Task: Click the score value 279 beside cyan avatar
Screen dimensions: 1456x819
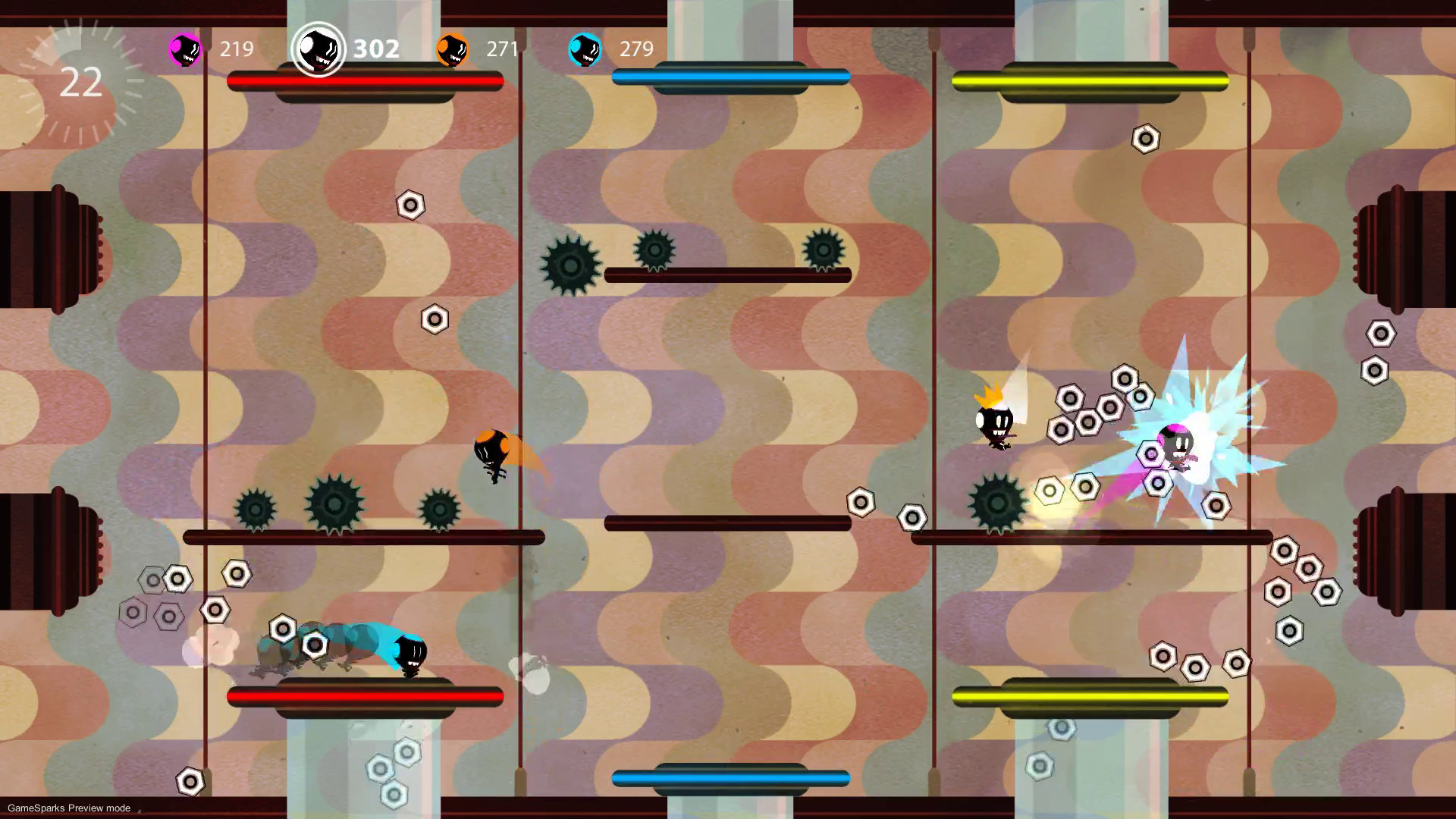Action: pyautogui.click(x=637, y=49)
